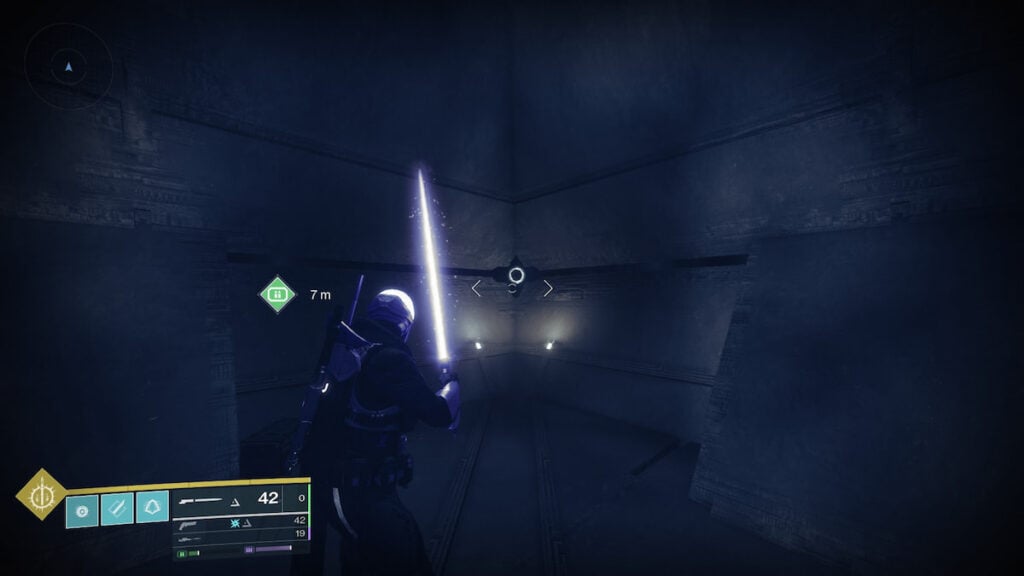
Task: Select the green objective waypoint marker
Action: coord(278,294)
